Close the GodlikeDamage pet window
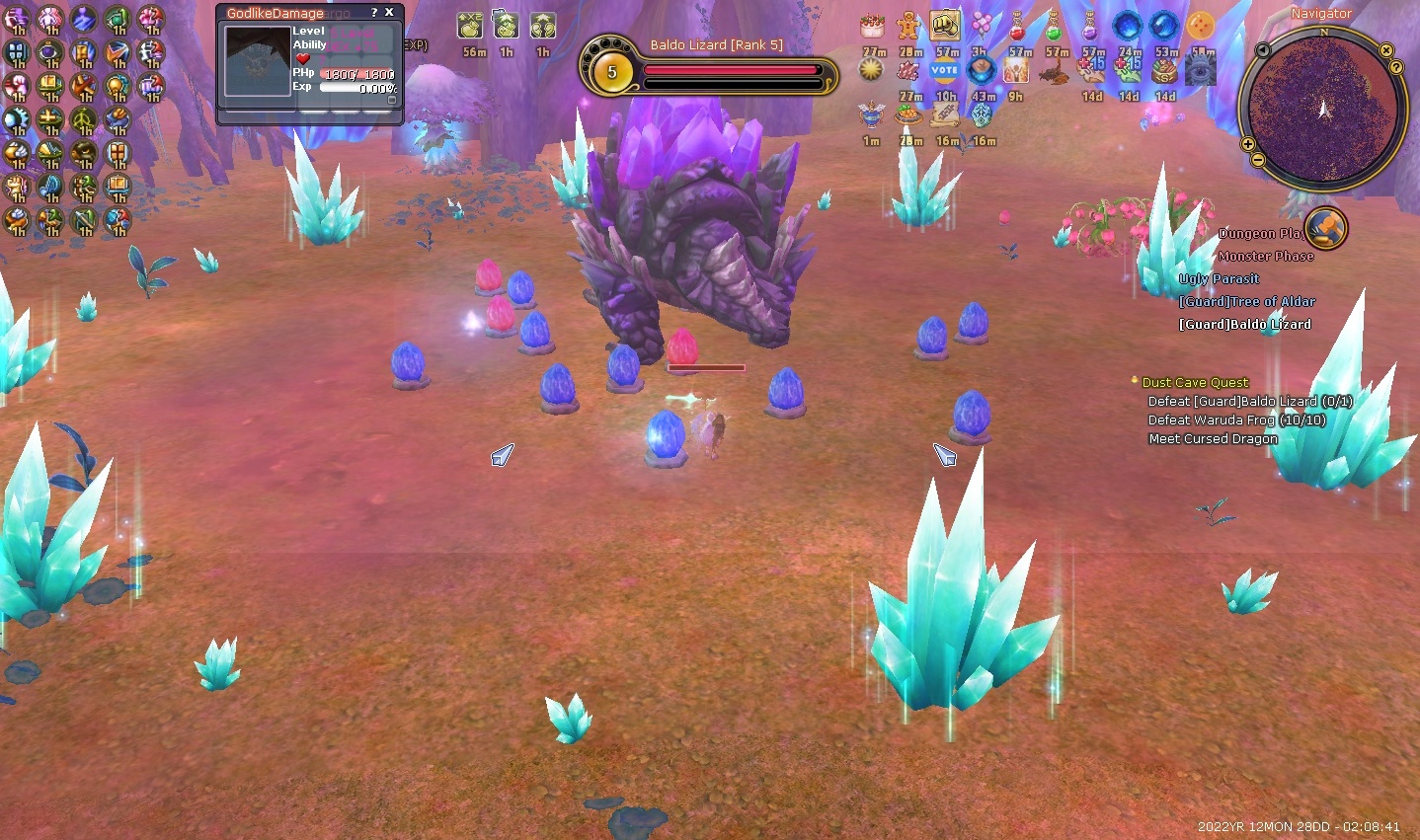1420x840 pixels. (x=390, y=13)
